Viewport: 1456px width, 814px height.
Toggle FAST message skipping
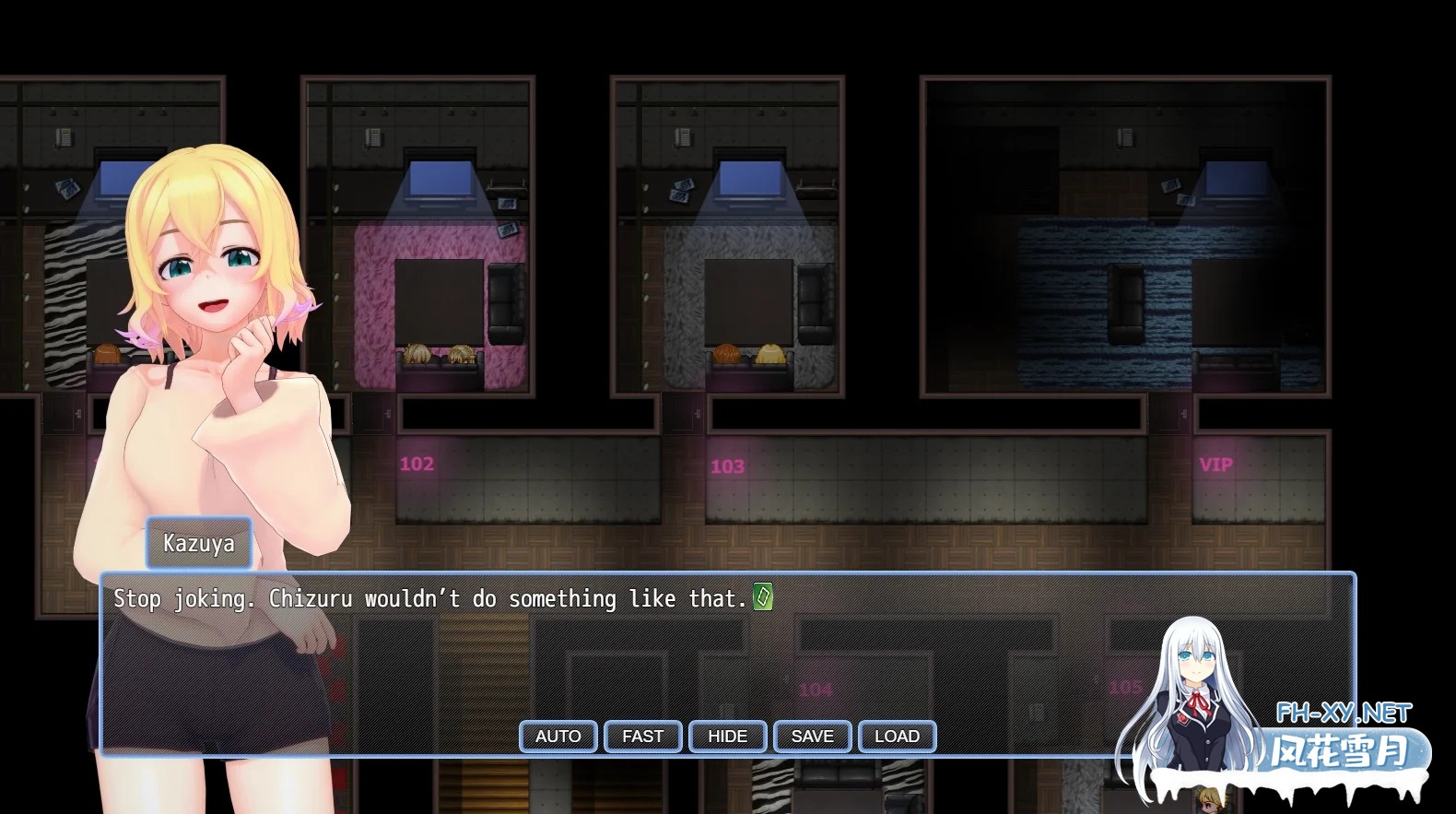tap(642, 736)
